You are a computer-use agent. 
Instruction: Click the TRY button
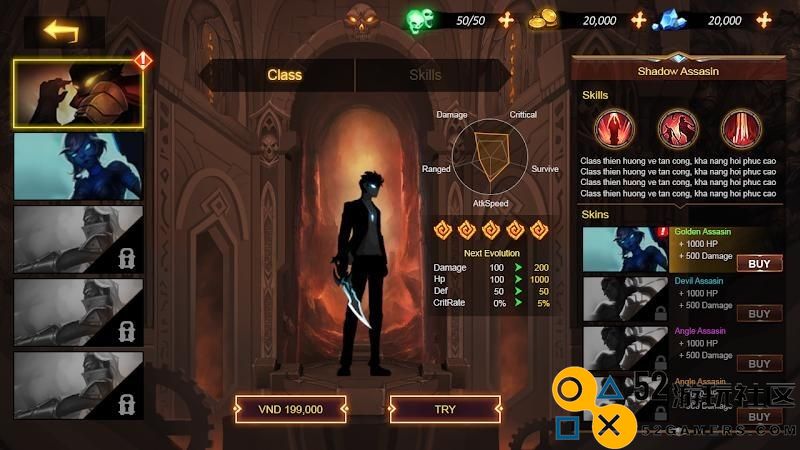[444, 409]
